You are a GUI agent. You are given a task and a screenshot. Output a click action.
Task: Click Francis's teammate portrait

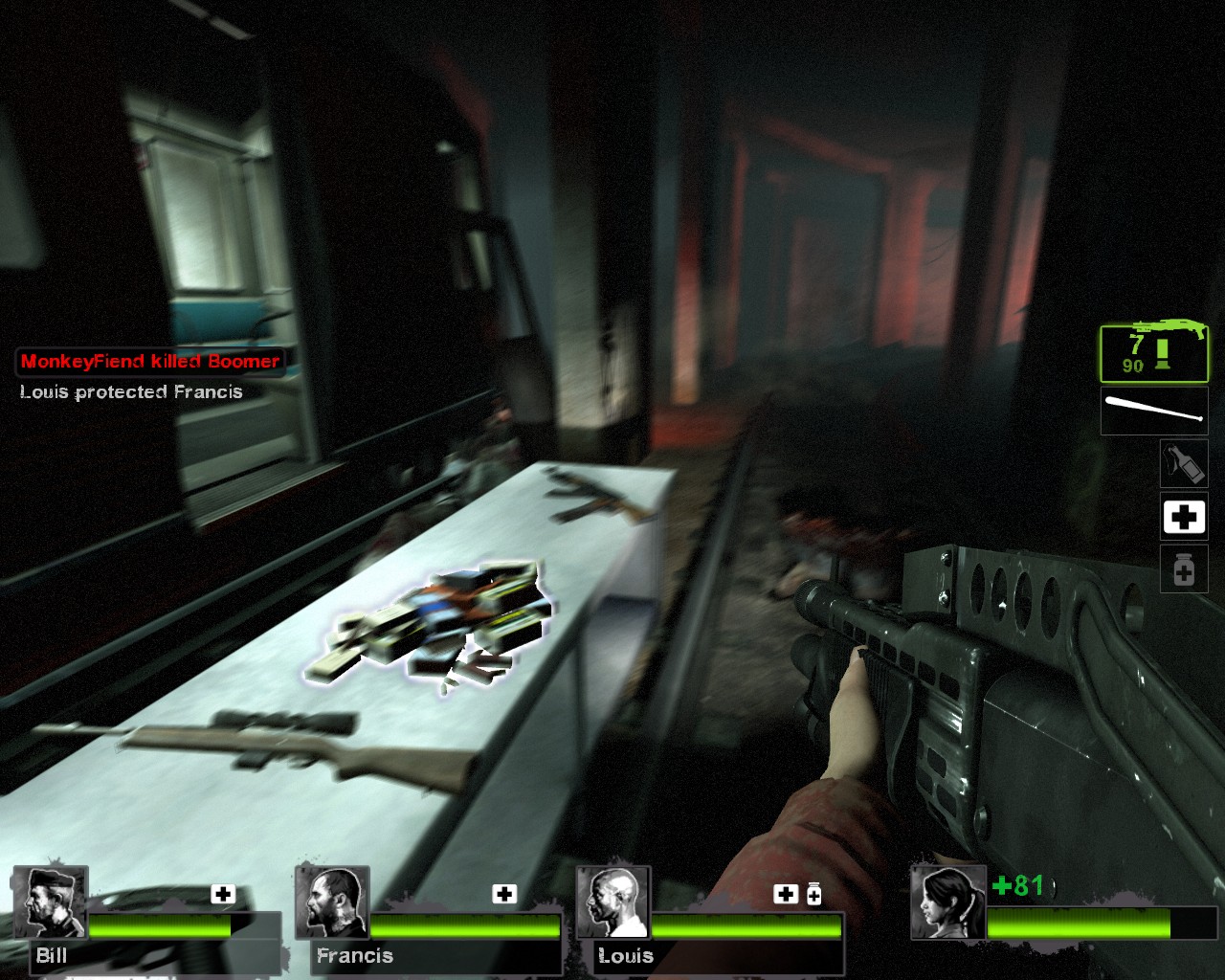point(332,902)
